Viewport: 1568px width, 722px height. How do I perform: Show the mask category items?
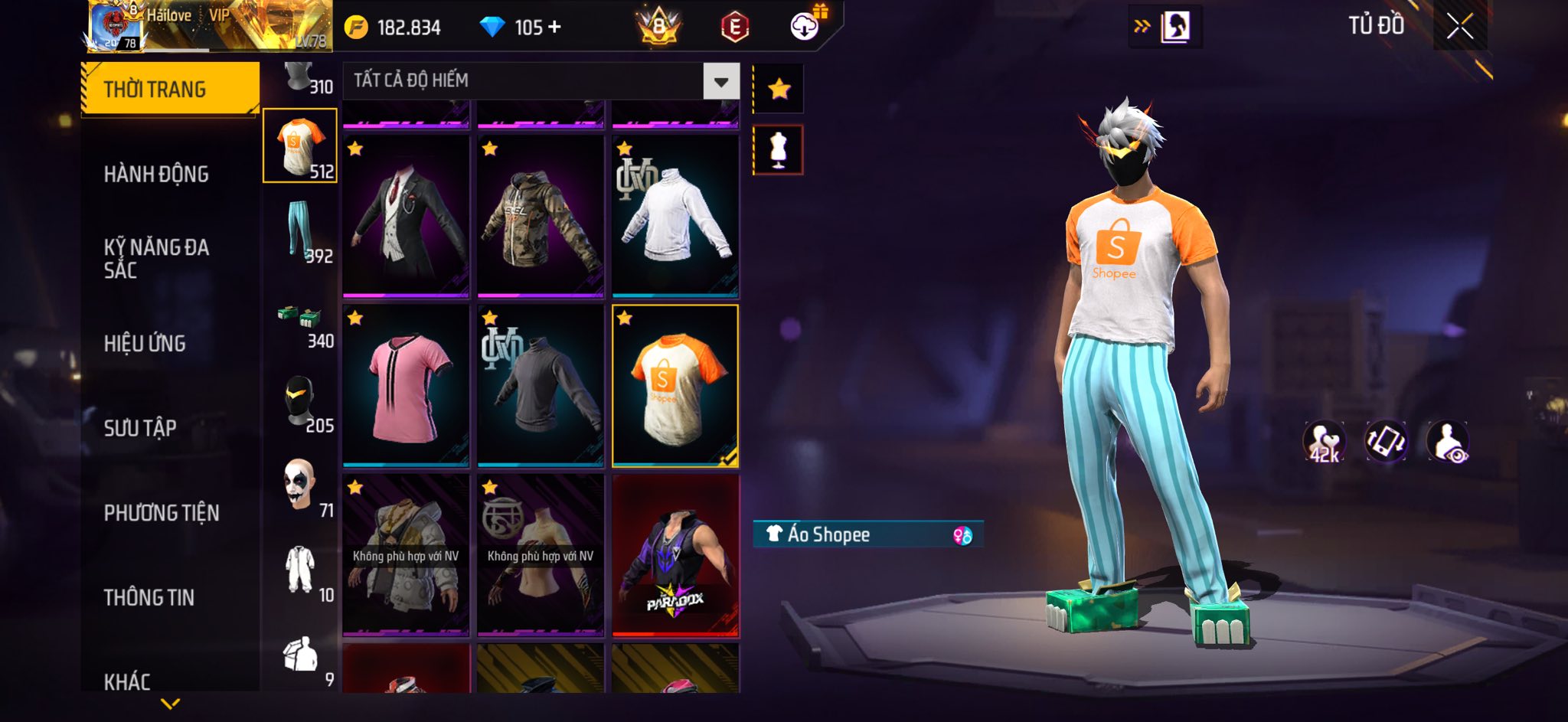300,403
